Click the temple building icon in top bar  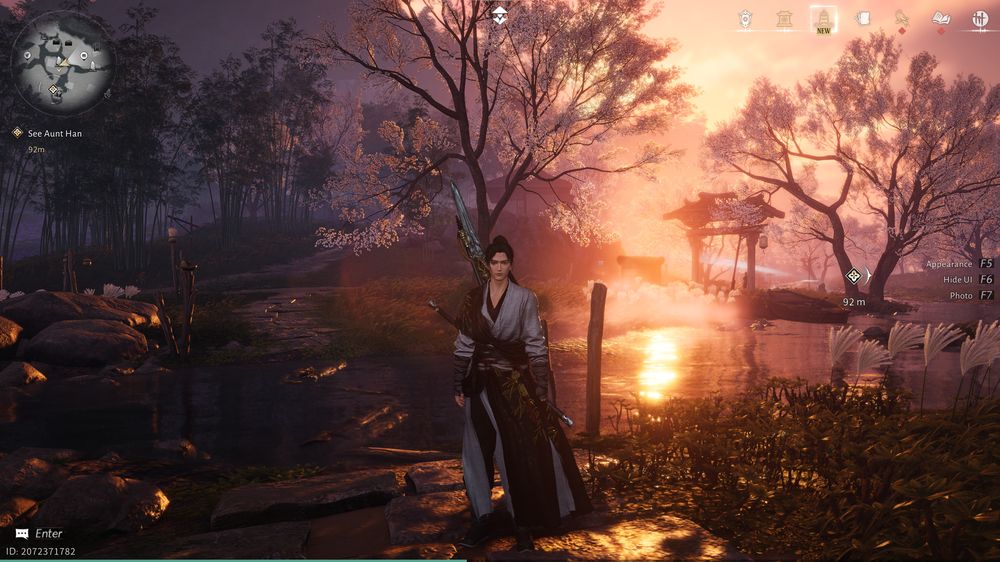click(x=785, y=19)
